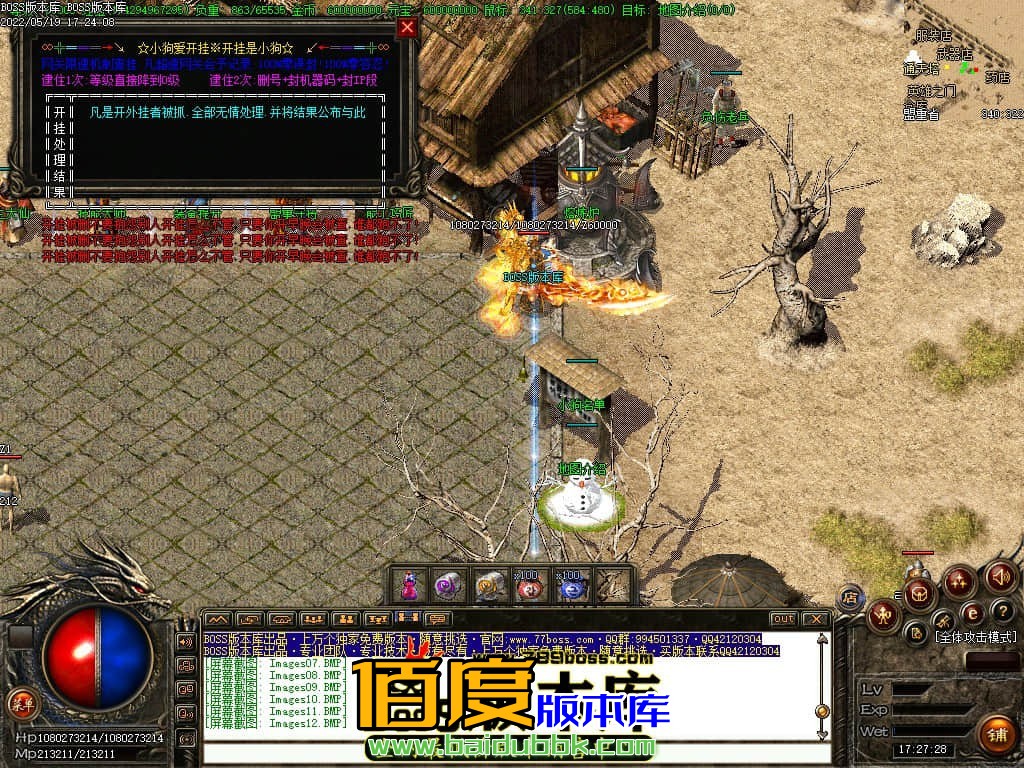Select the gold swirl scroll hotbar slot
This screenshot has height=768, width=1024.
point(489,585)
